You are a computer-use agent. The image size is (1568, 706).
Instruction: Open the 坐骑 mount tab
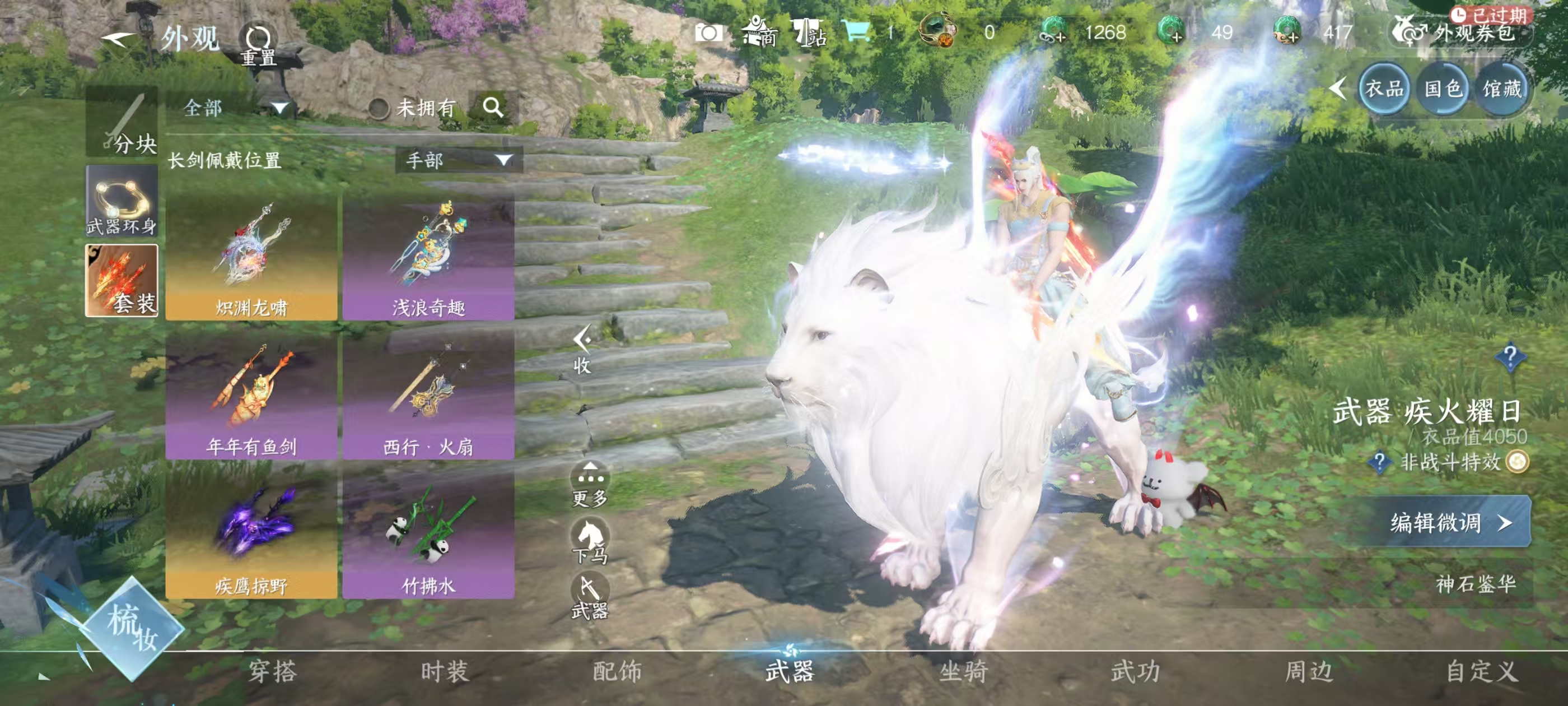click(x=963, y=672)
